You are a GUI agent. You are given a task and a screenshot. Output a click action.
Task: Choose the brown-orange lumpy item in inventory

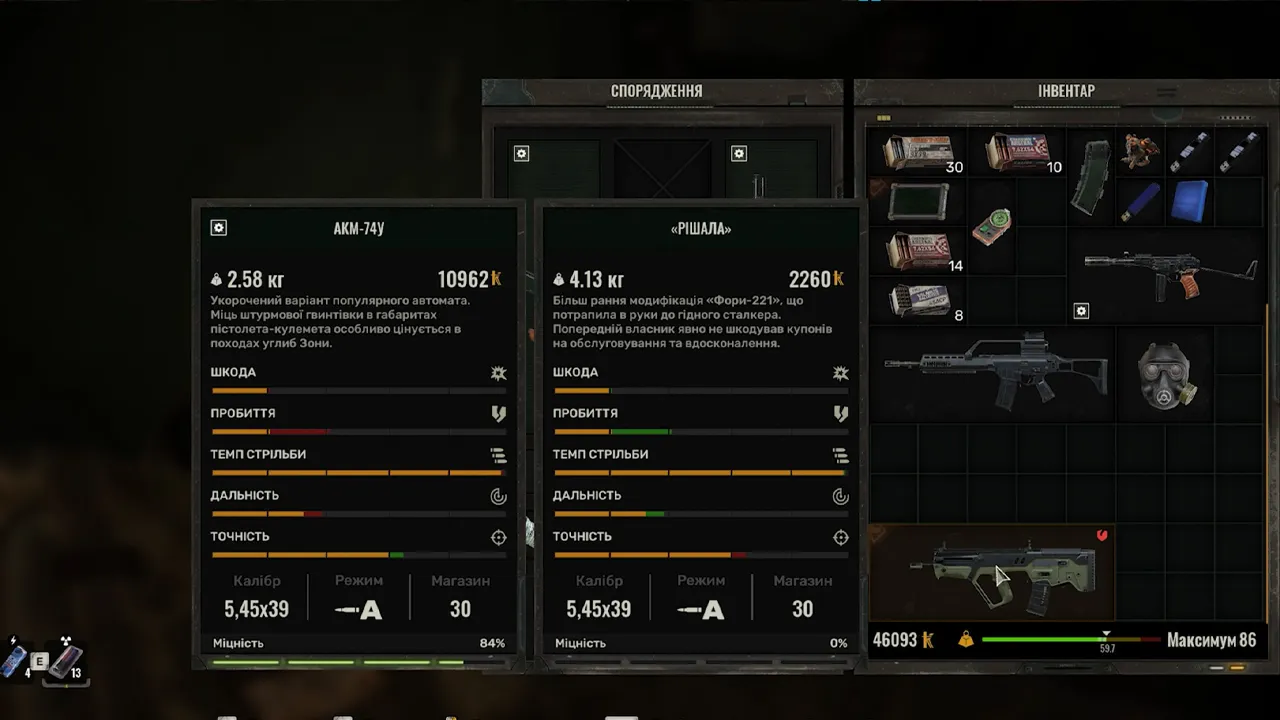click(1140, 151)
